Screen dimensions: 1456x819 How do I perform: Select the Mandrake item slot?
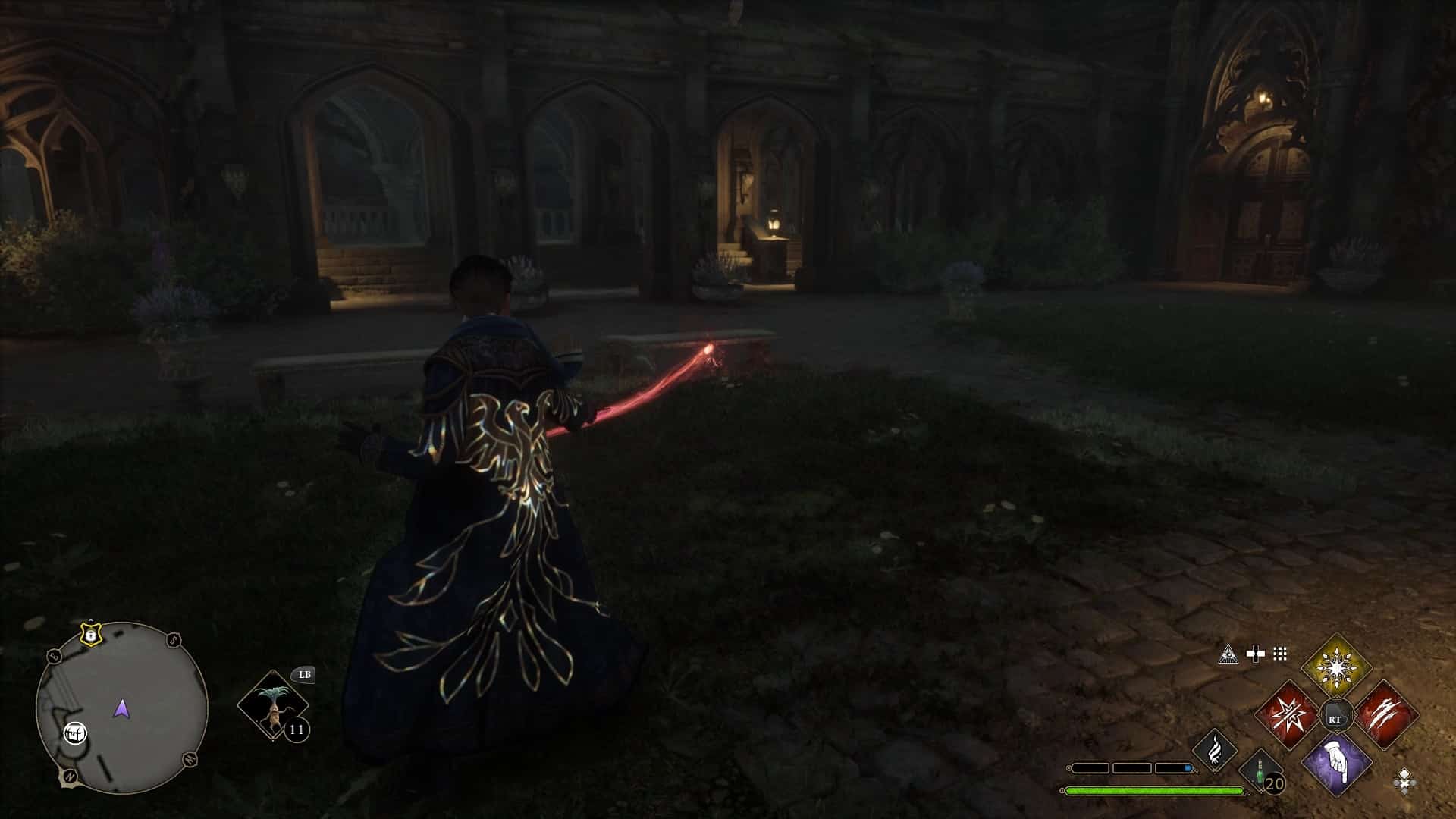coord(274,705)
